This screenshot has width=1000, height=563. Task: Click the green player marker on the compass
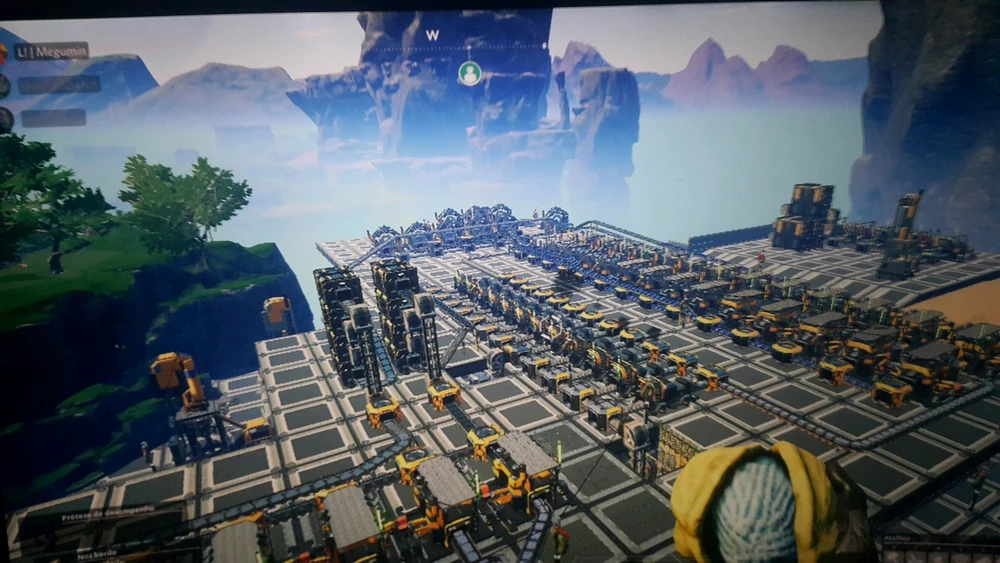[x=469, y=73]
